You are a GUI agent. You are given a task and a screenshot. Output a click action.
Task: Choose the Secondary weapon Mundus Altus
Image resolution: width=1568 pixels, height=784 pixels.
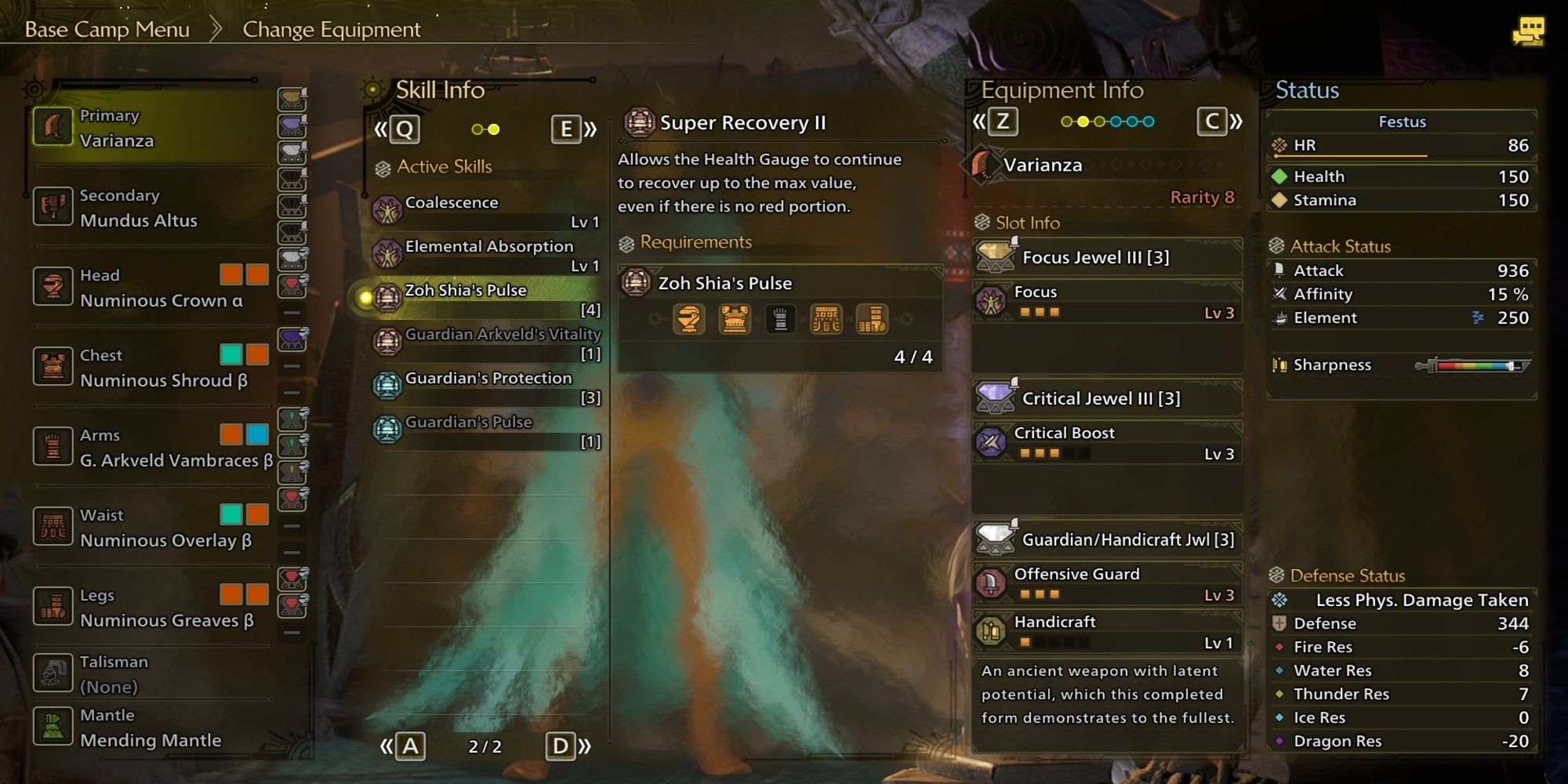coord(149,208)
